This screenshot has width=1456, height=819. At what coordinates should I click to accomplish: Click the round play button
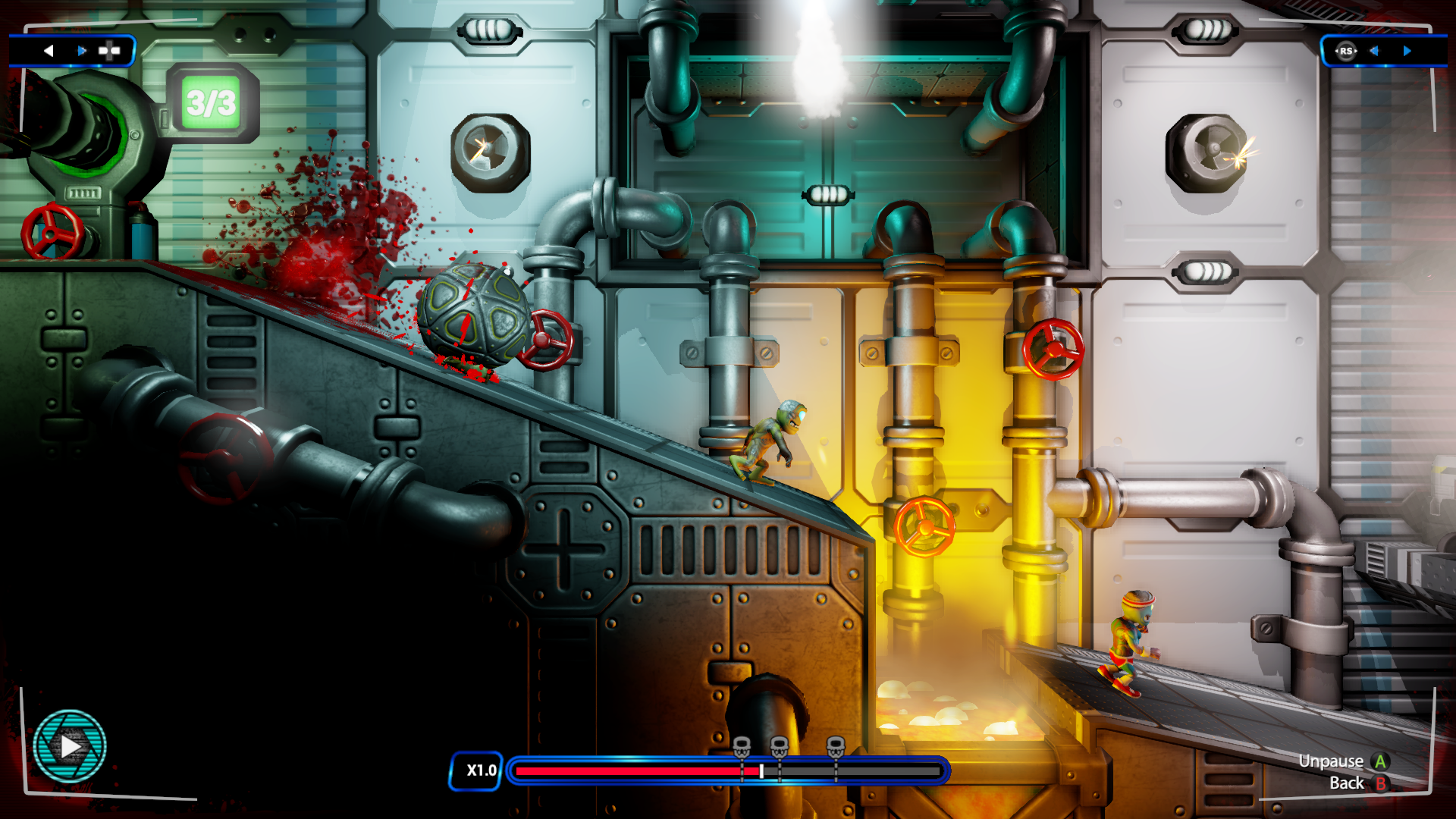(70, 746)
